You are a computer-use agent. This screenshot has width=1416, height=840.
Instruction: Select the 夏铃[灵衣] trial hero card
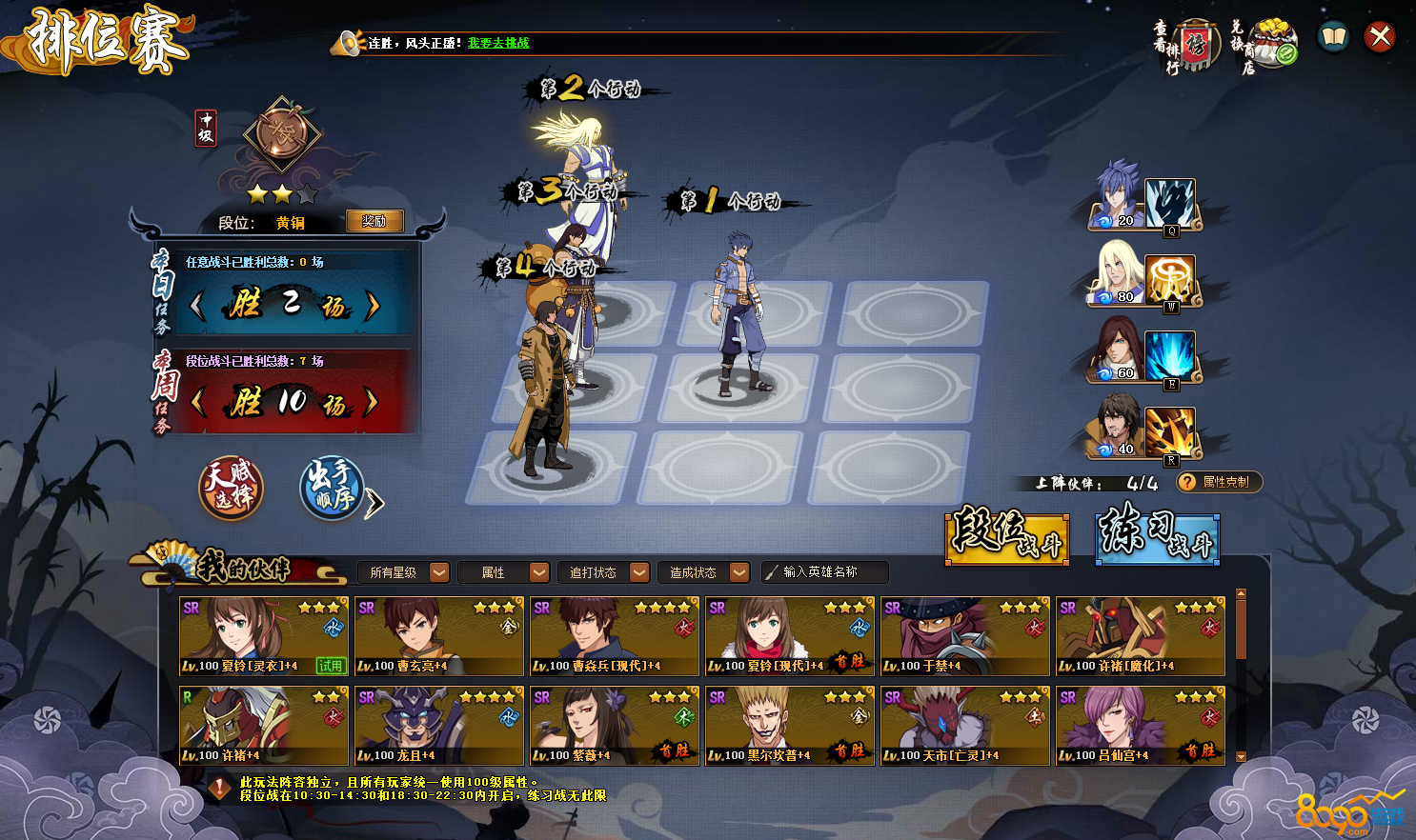click(x=264, y=636)
